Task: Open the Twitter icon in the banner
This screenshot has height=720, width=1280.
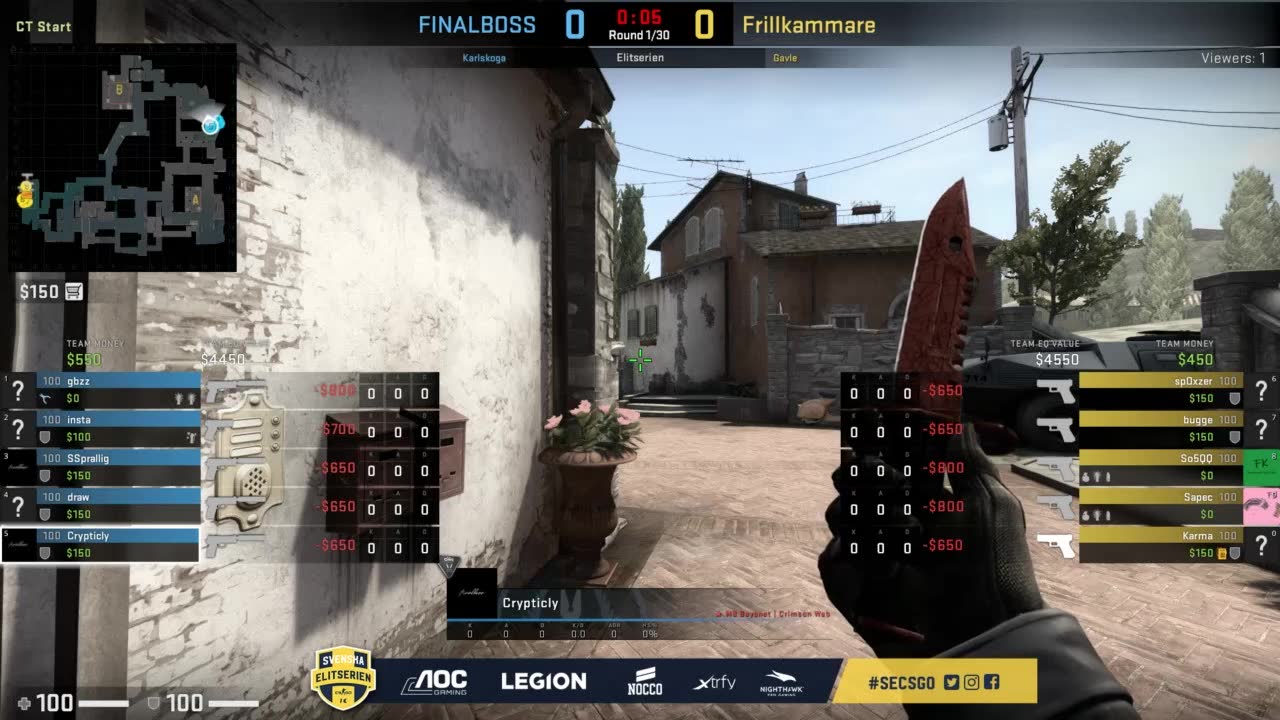Action: (x=951, y=682)
